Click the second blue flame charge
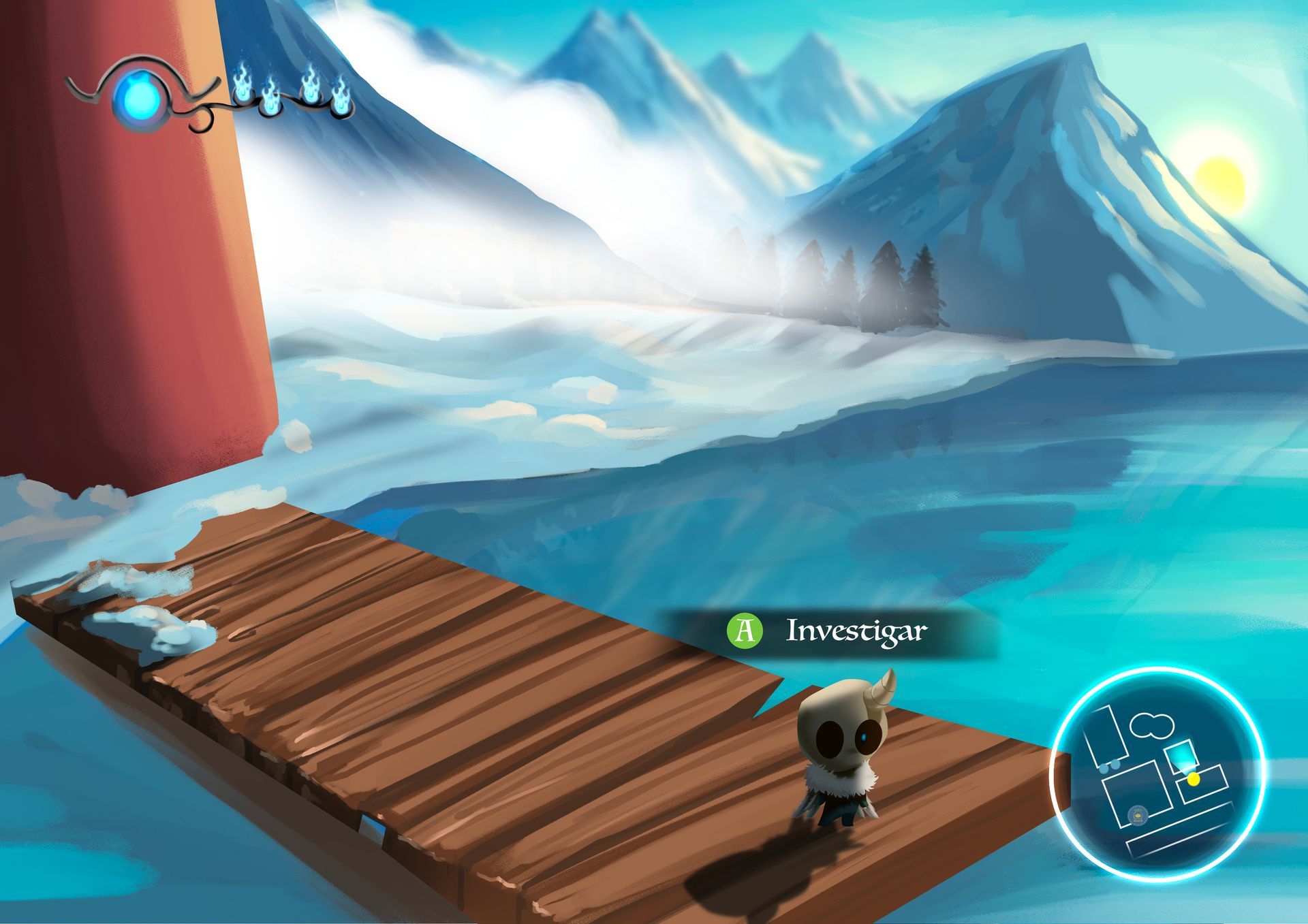The image size is (1308, 924). [270, 101]
